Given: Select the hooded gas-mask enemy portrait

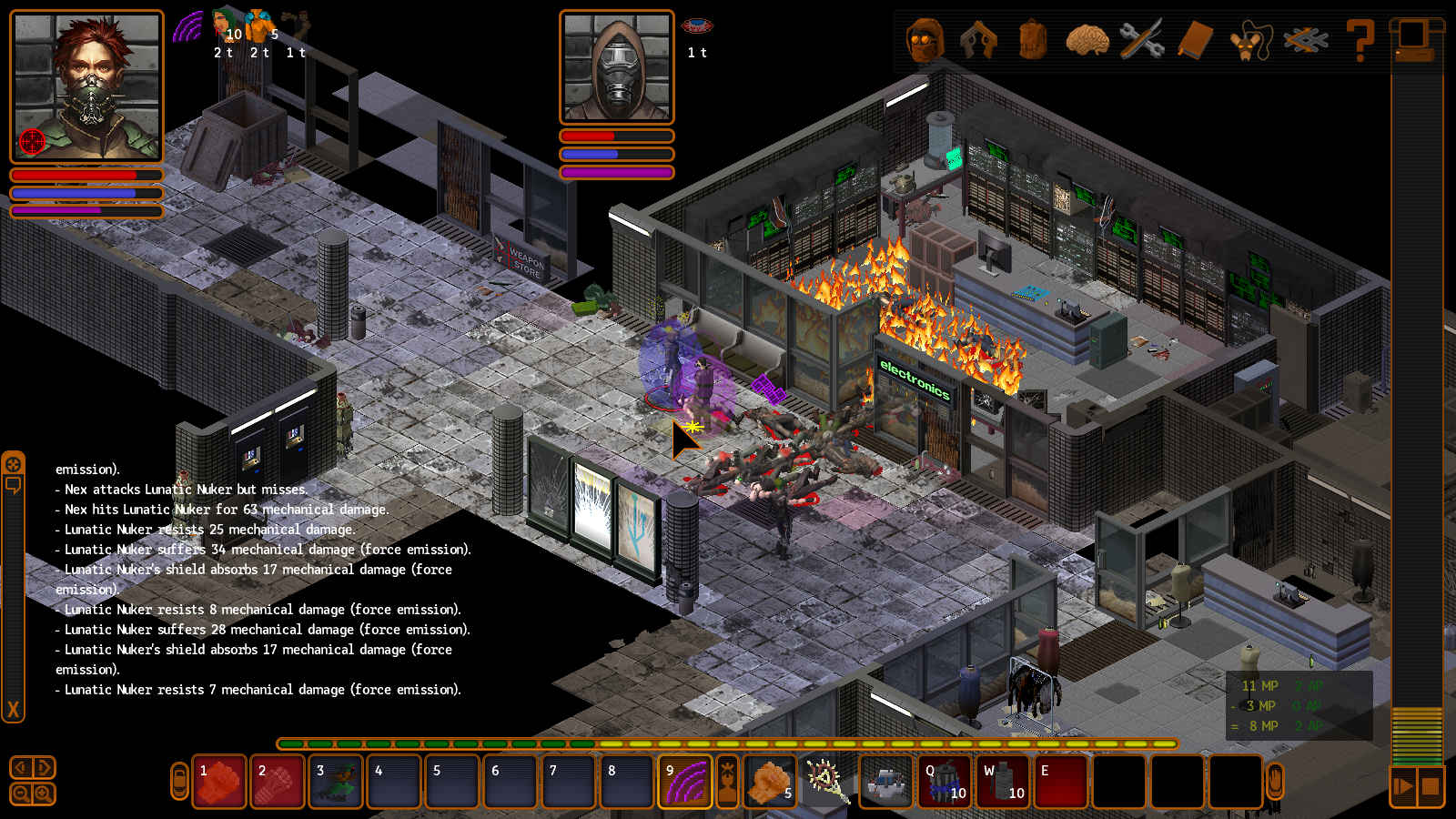Looking at the screenshot, I should [x=617, y=67].
